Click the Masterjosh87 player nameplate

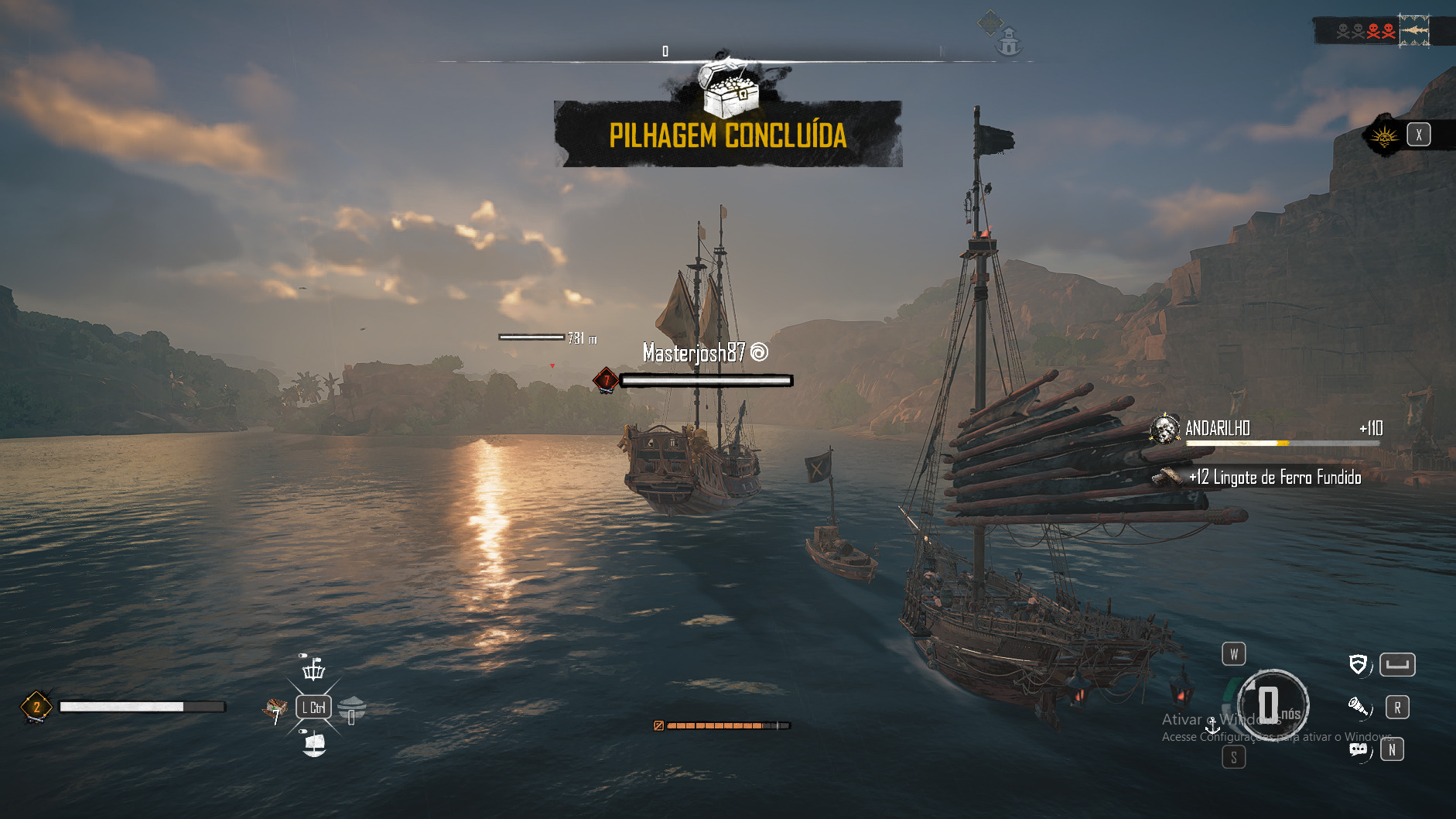tap(694, 353)
